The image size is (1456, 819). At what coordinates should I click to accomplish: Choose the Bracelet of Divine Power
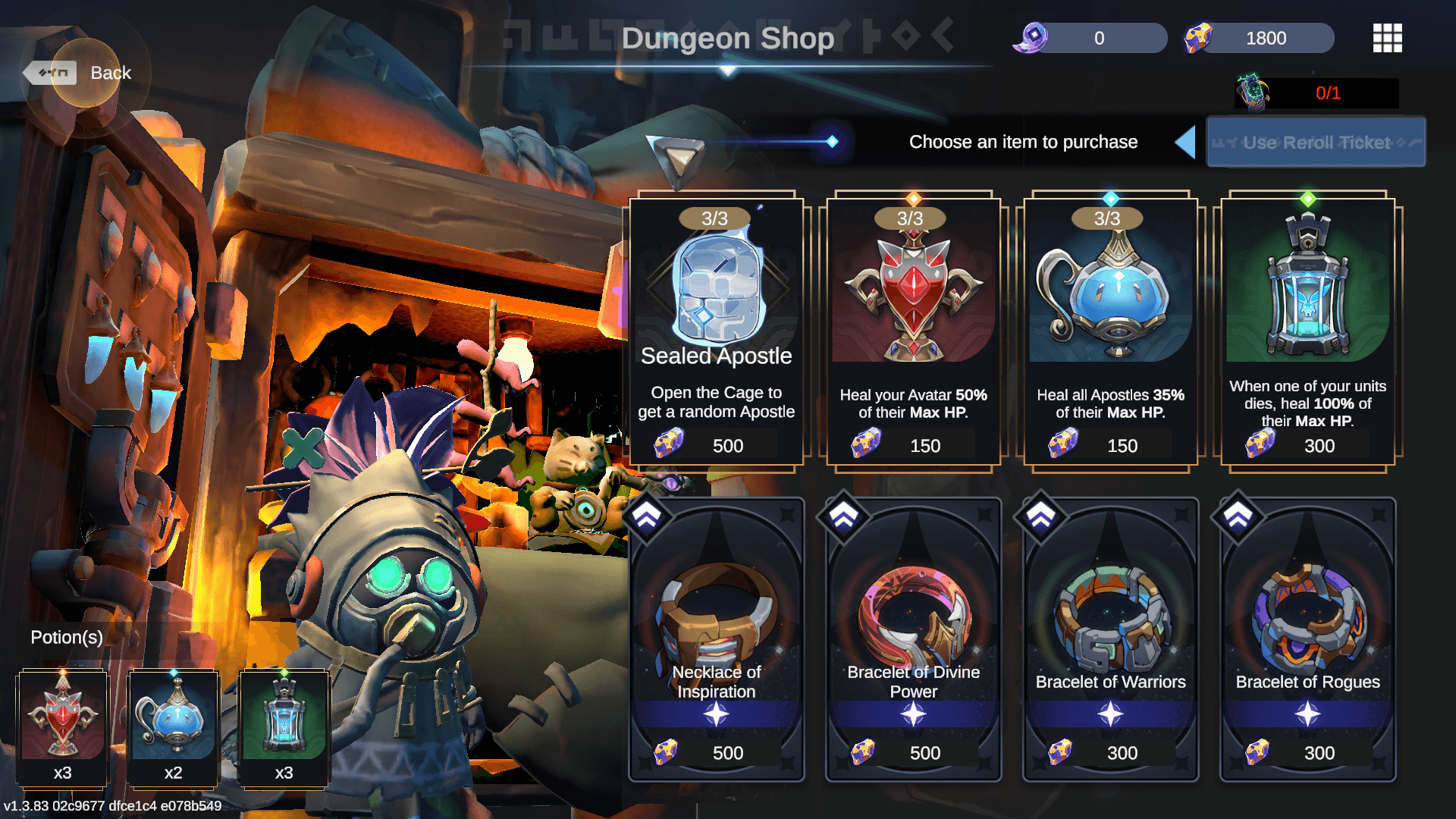click(x=913, y=639)
